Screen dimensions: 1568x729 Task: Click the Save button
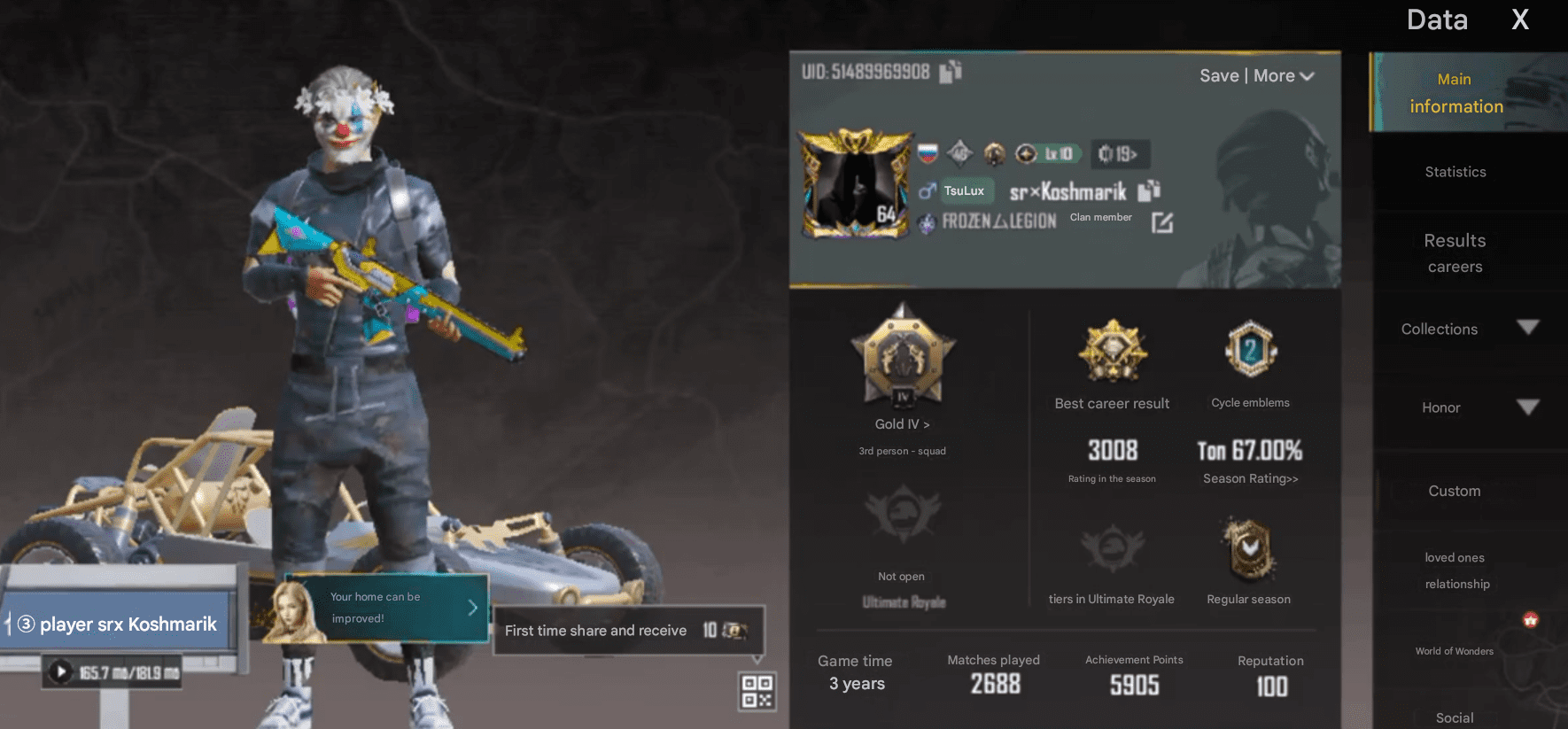click(x=1220, y=75)
